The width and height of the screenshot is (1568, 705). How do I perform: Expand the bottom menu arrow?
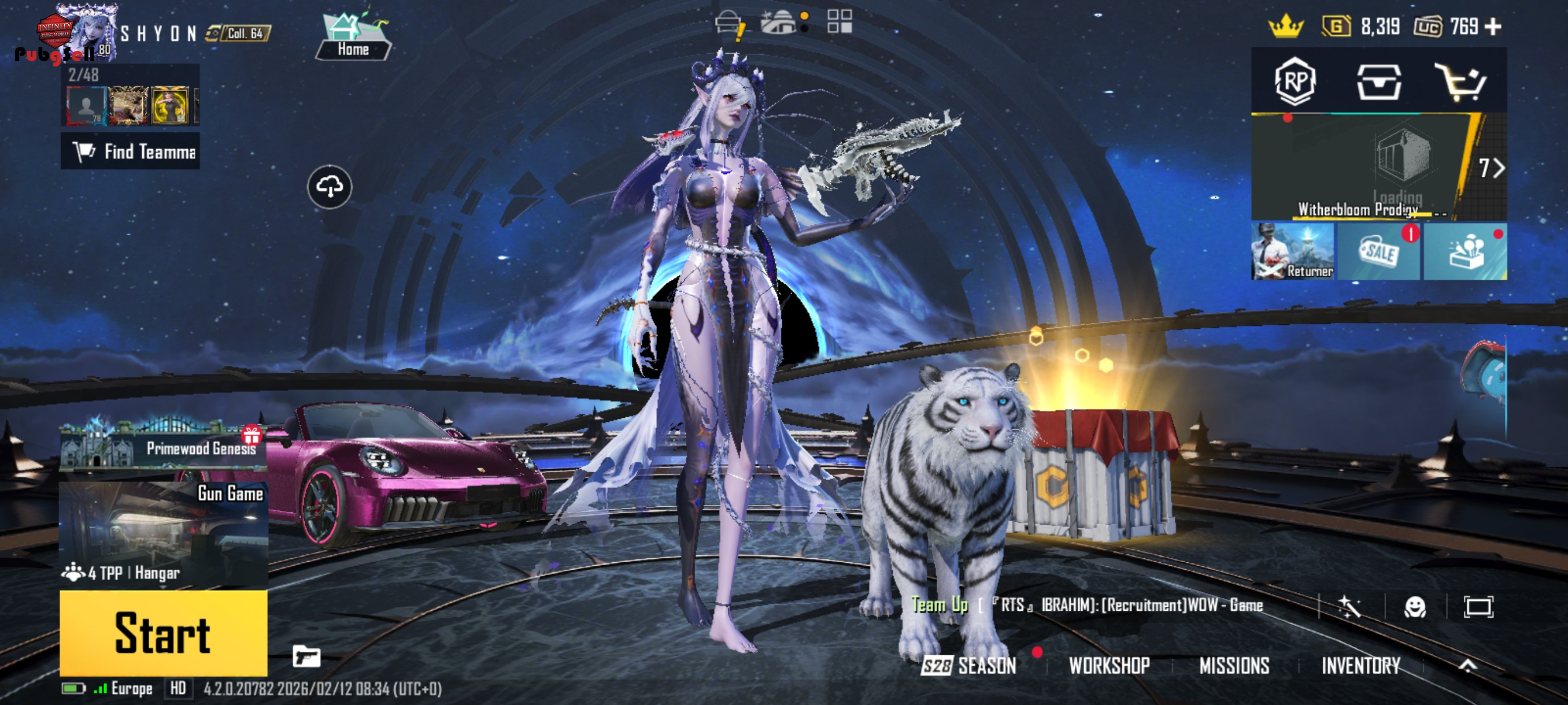1467,666
